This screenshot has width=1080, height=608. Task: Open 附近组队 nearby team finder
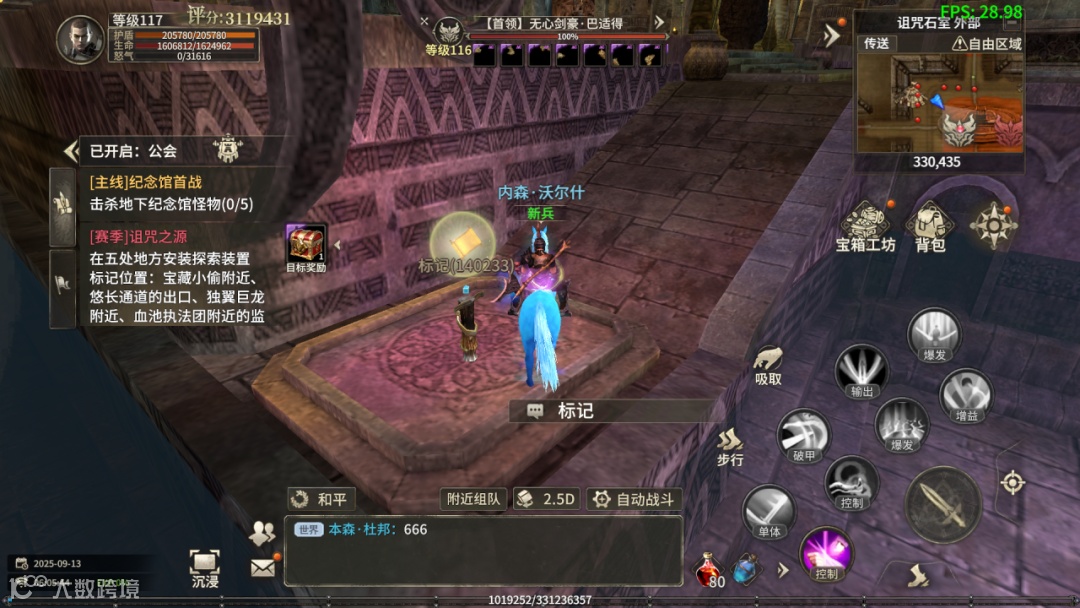473,499
